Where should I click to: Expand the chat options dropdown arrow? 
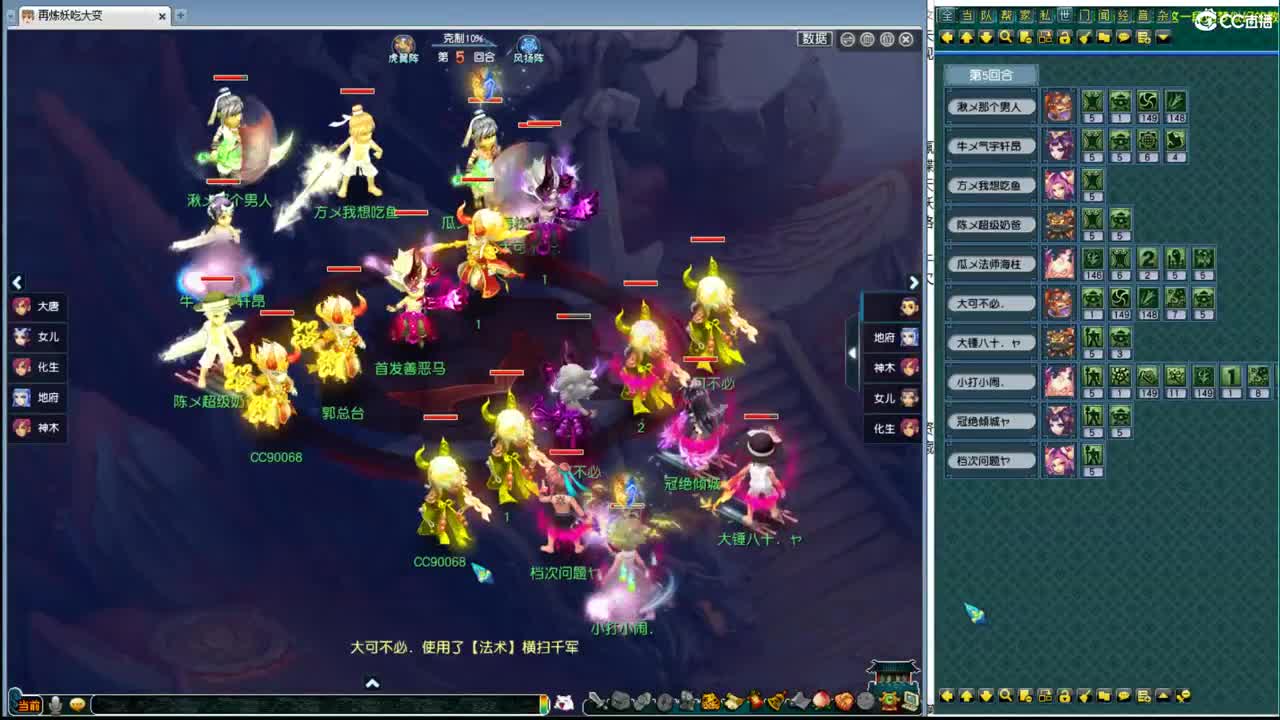coord(1163,37)
